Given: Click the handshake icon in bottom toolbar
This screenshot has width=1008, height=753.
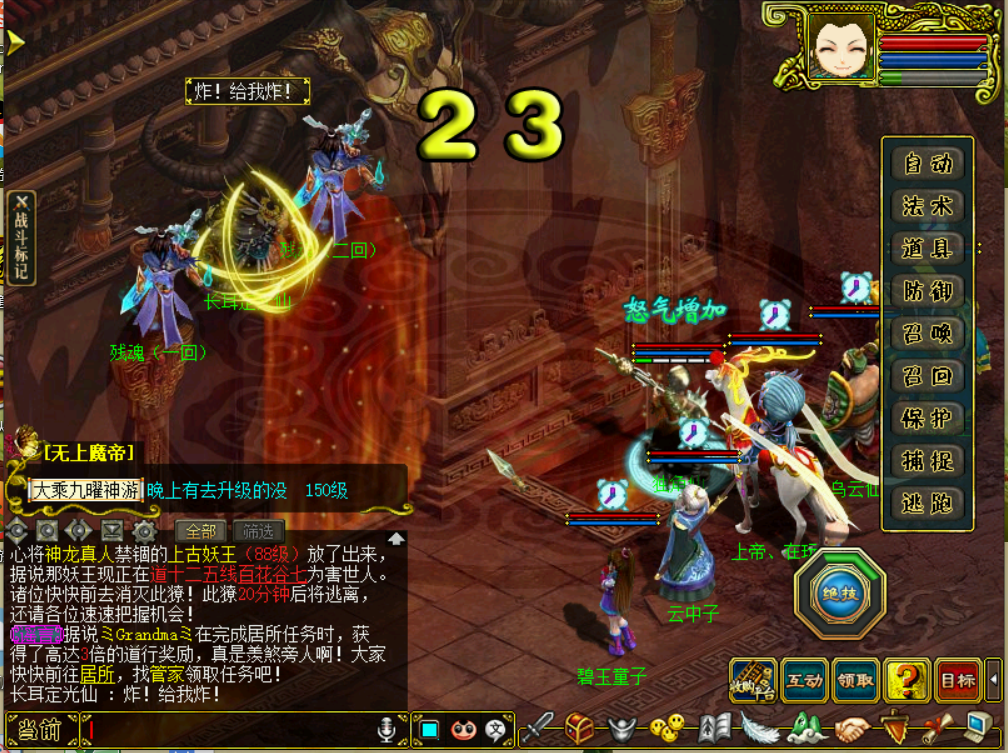Looking at the screenshot, I should 853,728.
